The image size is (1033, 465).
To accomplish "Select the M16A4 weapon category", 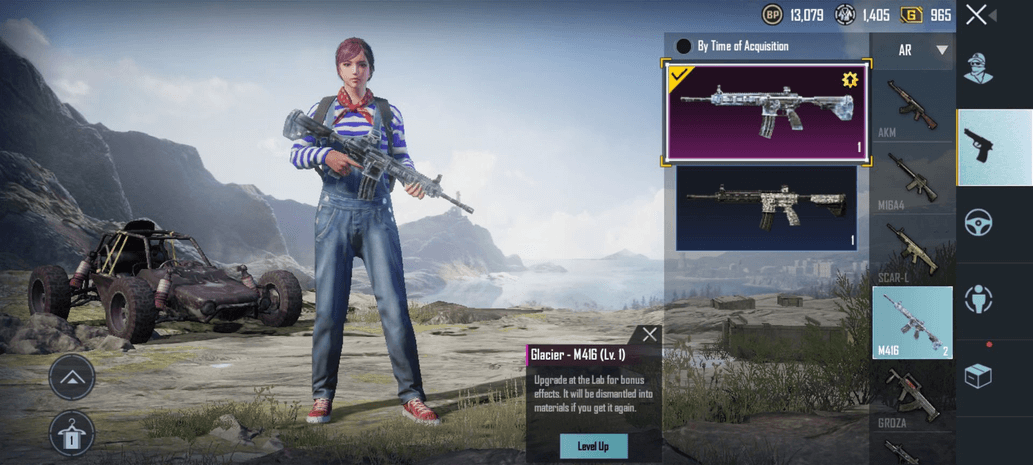I will (912, 179).
